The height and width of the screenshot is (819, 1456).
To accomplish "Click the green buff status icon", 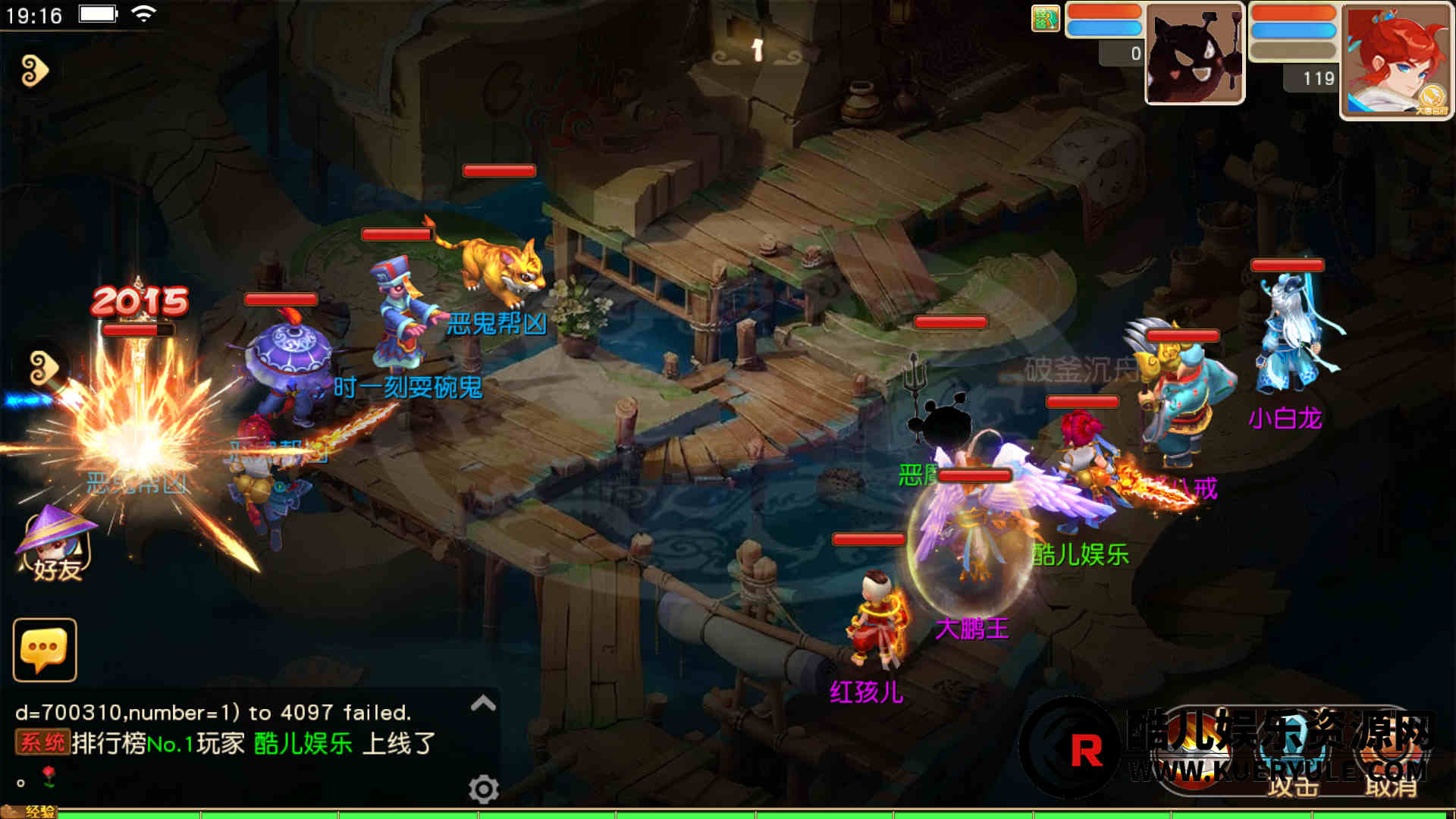I will pyautogui.click(x=1045, y=18).
